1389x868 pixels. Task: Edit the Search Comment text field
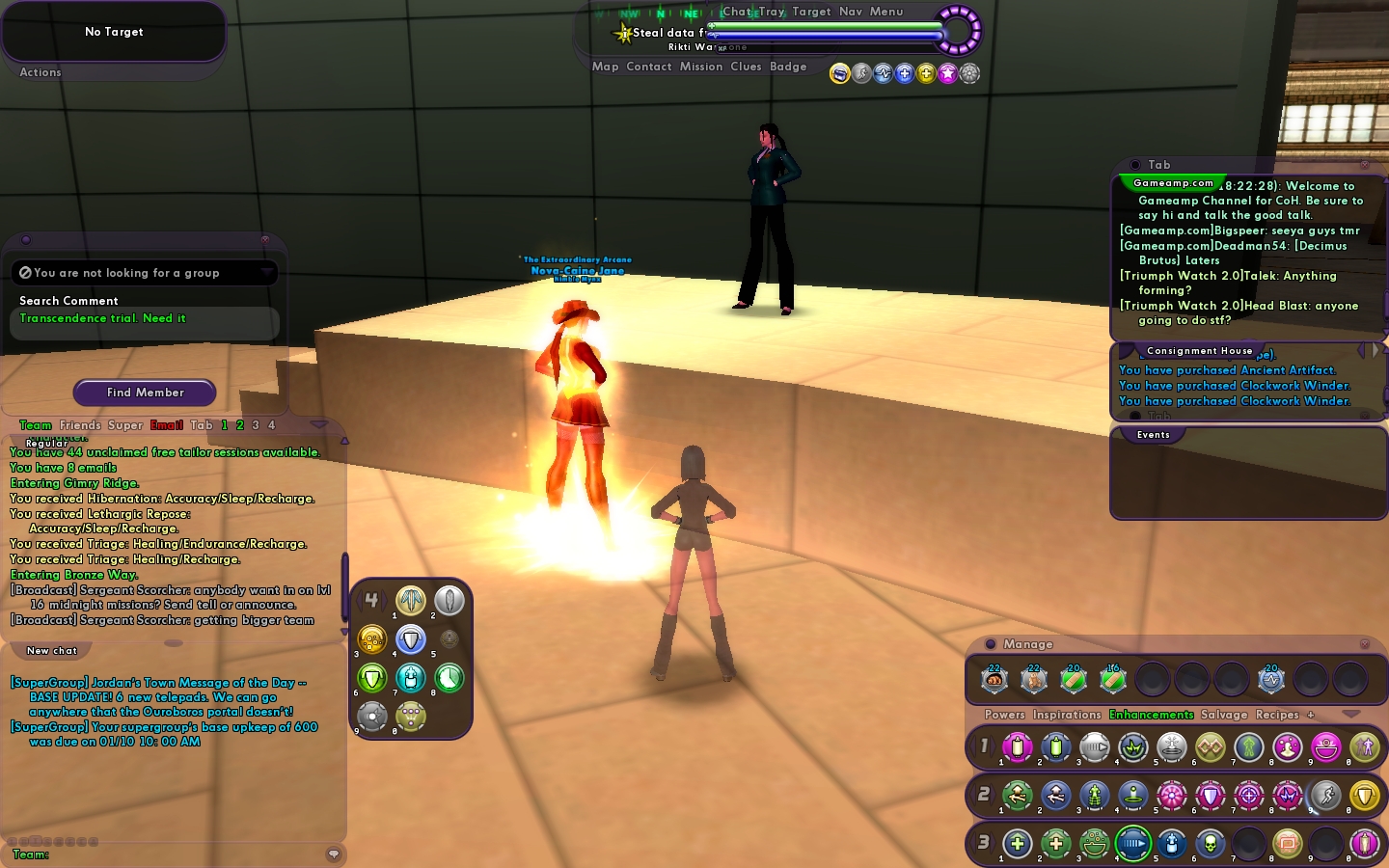coord(145,319)
